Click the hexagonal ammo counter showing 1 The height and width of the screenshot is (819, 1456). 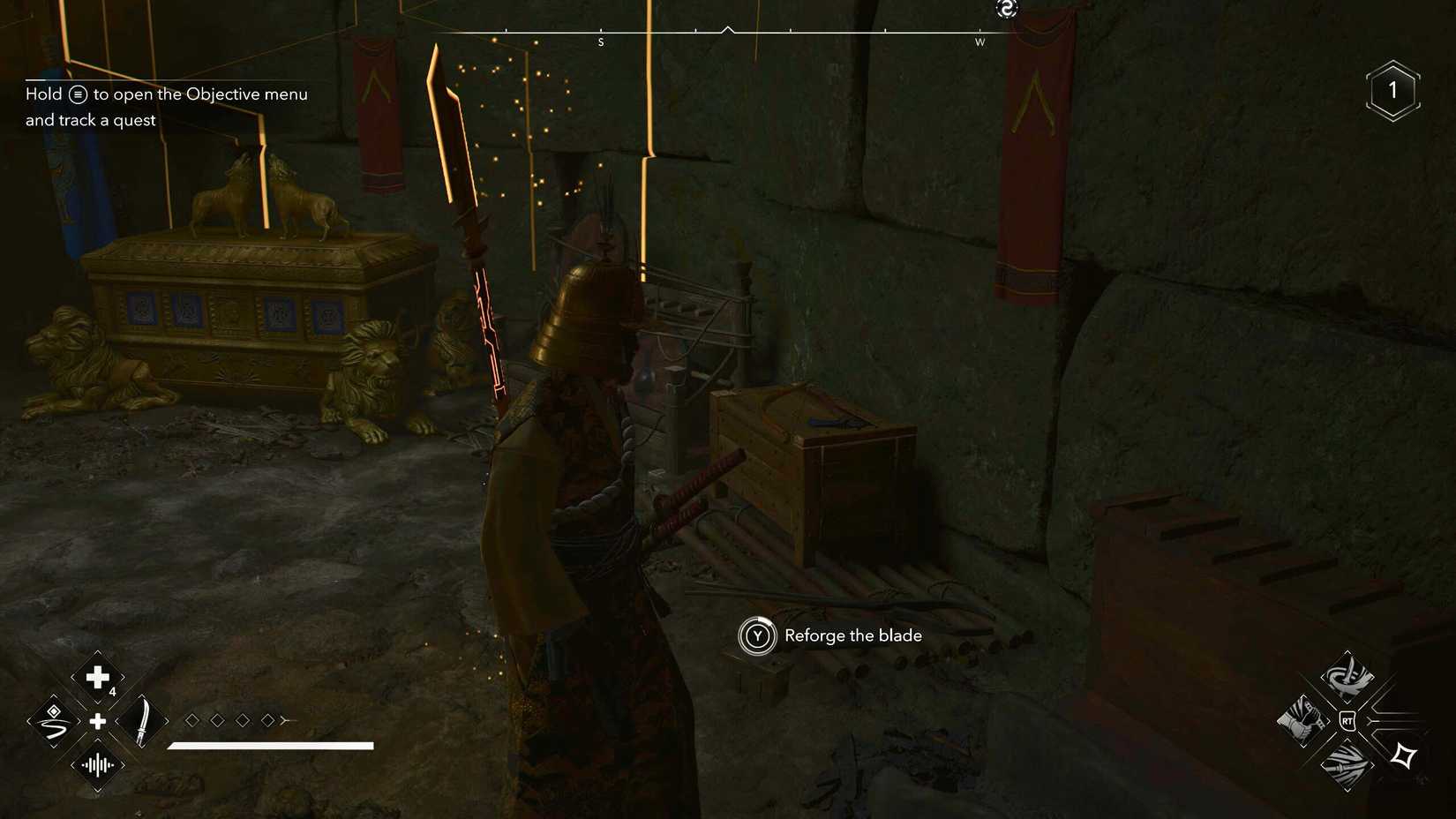point(1392,88)
